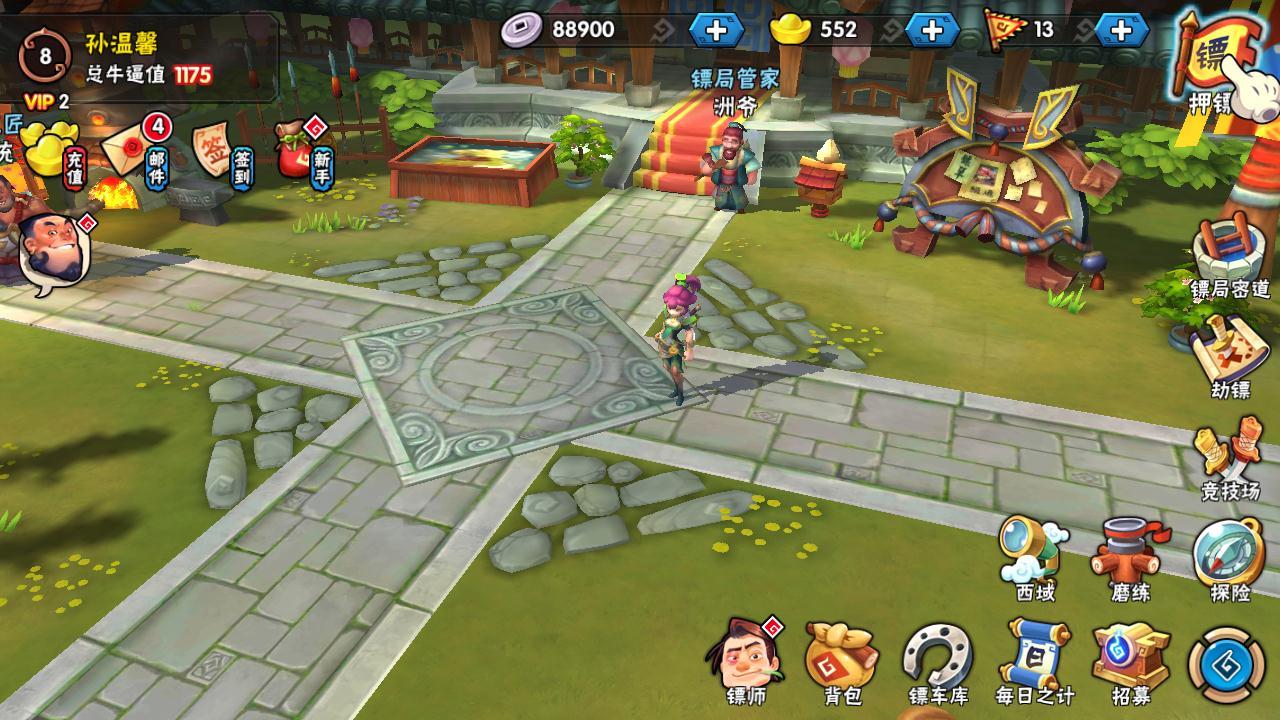The image size is (1280, 720).
Task: Tap the 签到 daily sign-in icon
Action: pyautogui.click(x=215, y=150)
